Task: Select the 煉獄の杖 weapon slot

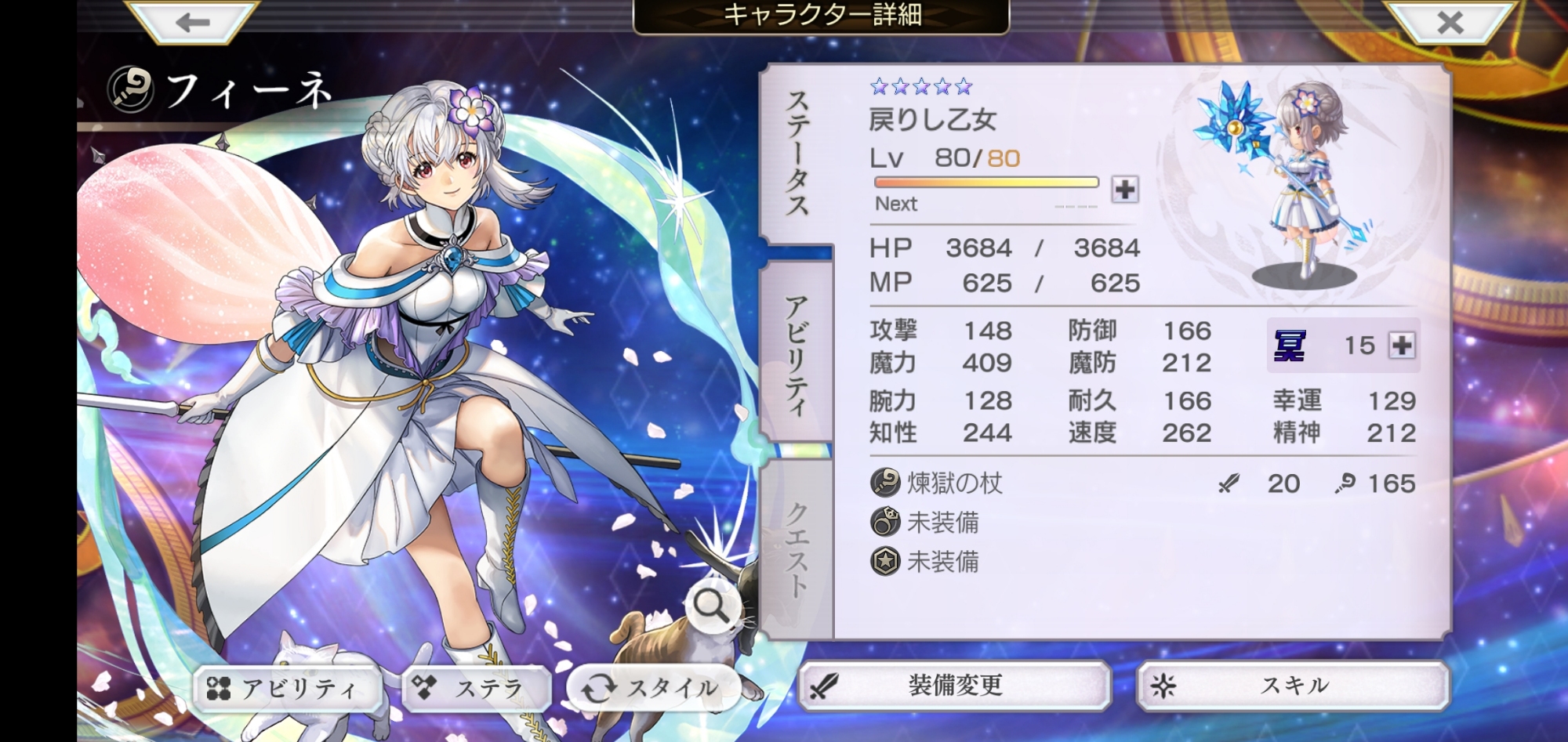Action: (955, 483)
